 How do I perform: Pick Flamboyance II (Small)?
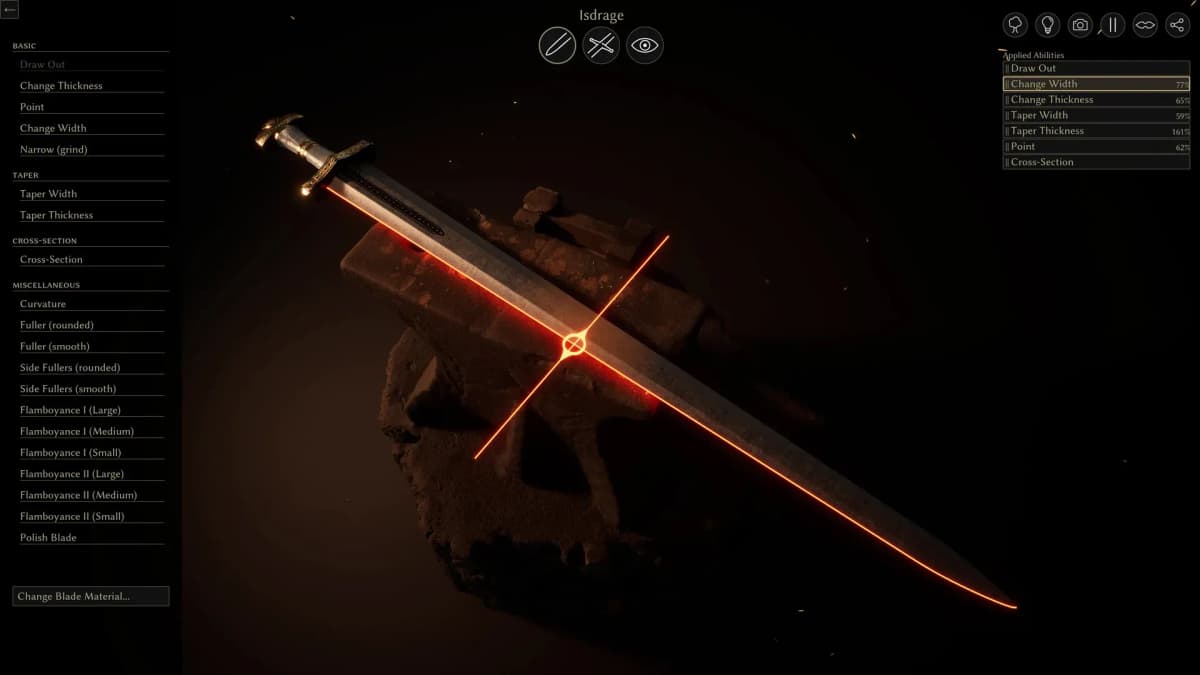[72, 516]
